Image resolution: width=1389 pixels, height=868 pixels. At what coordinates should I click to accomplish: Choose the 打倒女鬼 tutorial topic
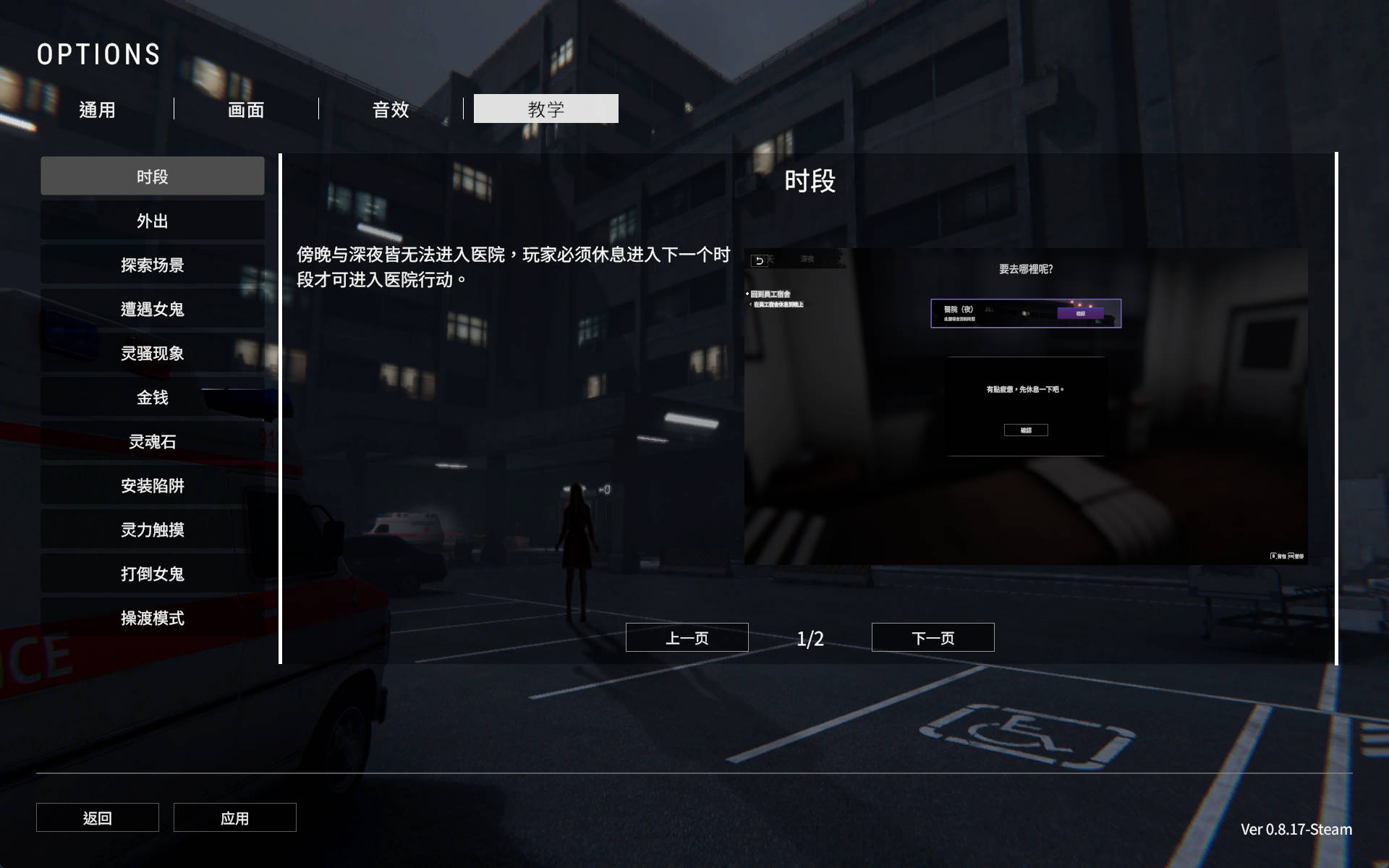pos(152,574)
